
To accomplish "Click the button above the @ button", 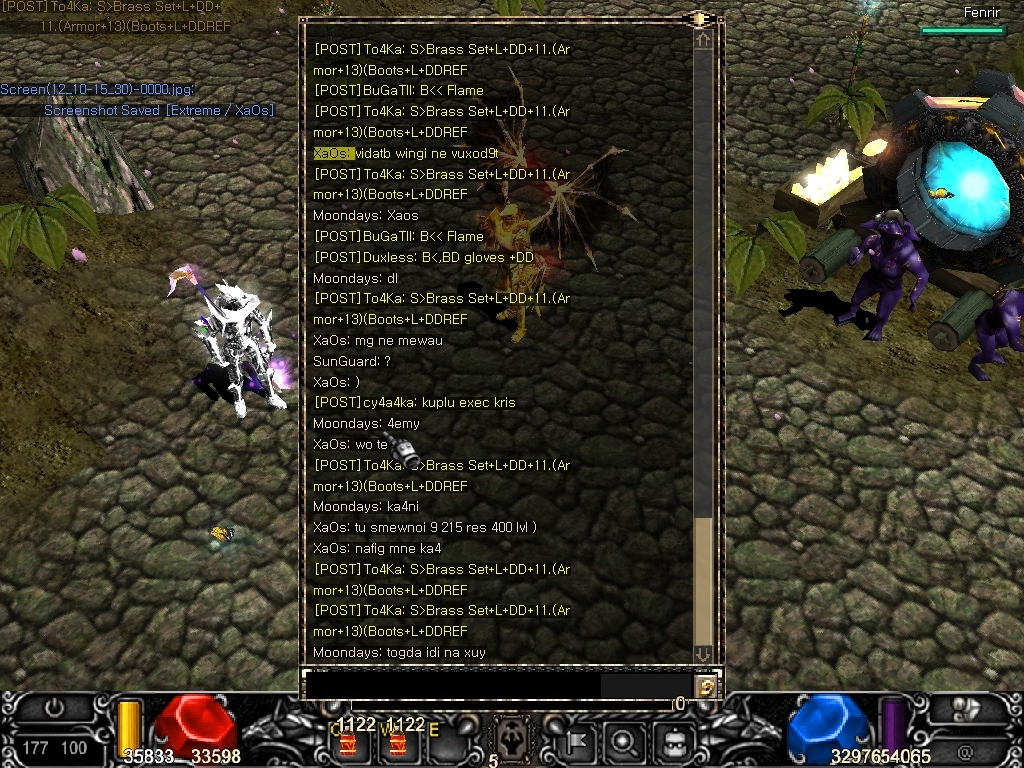I will 965,709.
